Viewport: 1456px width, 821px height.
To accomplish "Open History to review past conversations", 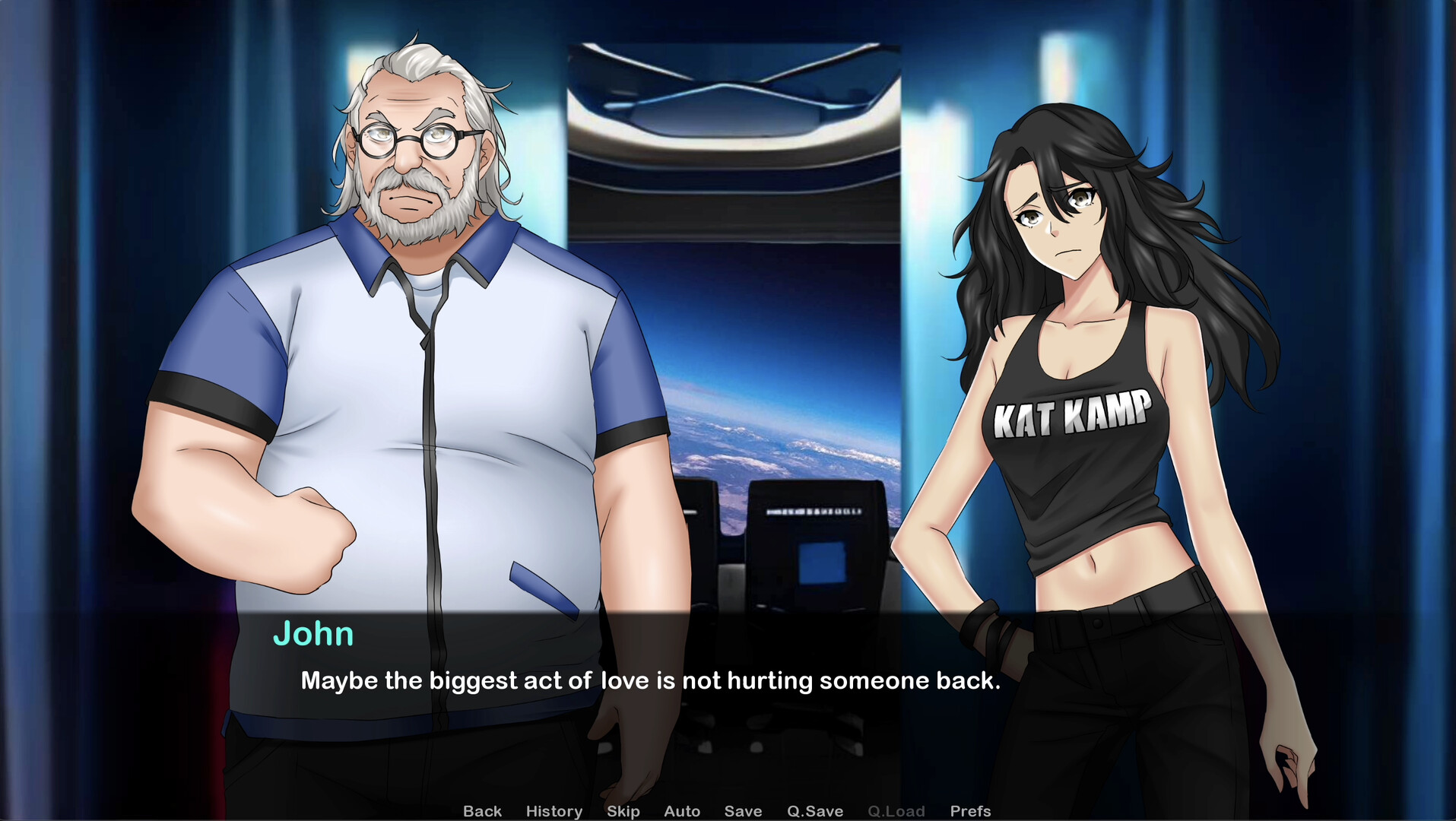I will tap(554, 811).
